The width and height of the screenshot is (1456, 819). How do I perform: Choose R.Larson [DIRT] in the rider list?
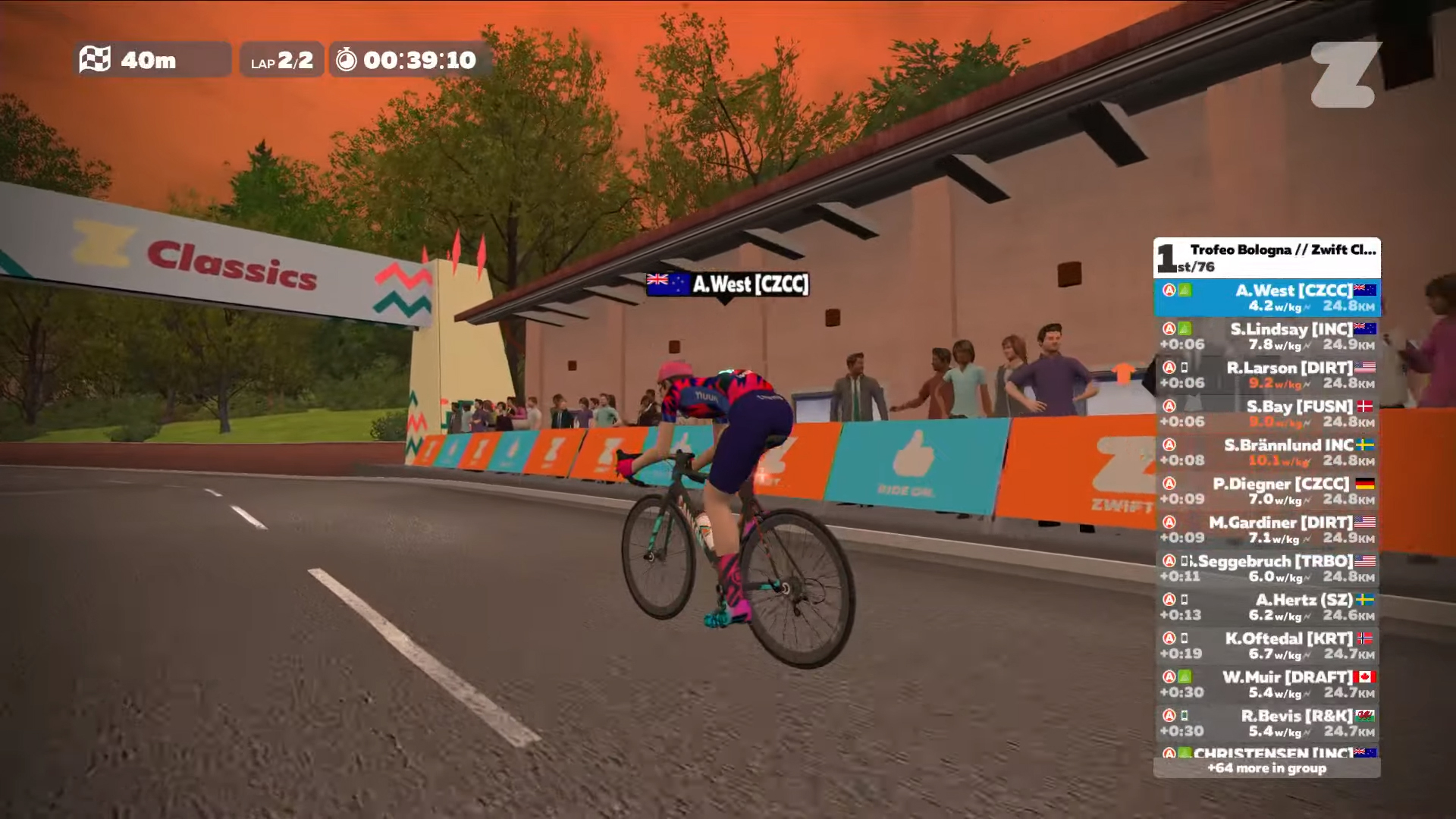coord(1266,375)
